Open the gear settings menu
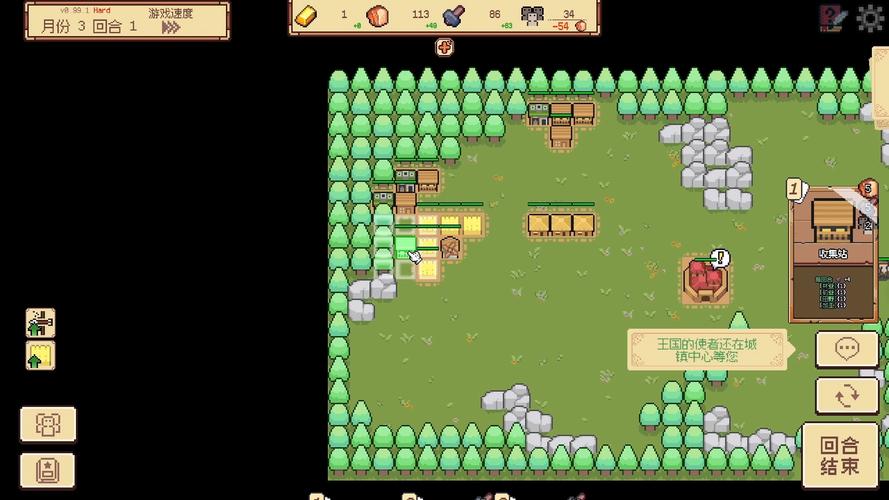889x500 pixels. pyautogui.click(x=871, y=17)
